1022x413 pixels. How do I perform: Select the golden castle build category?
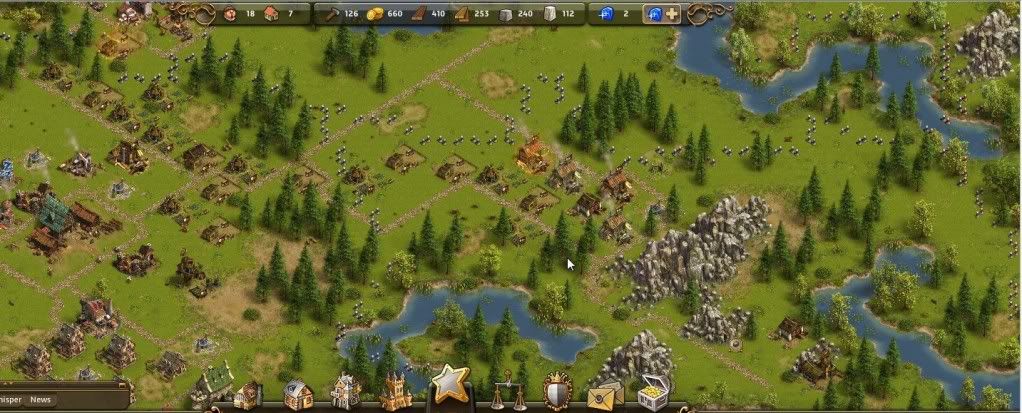pyautogui.click(x=394, y=391)
